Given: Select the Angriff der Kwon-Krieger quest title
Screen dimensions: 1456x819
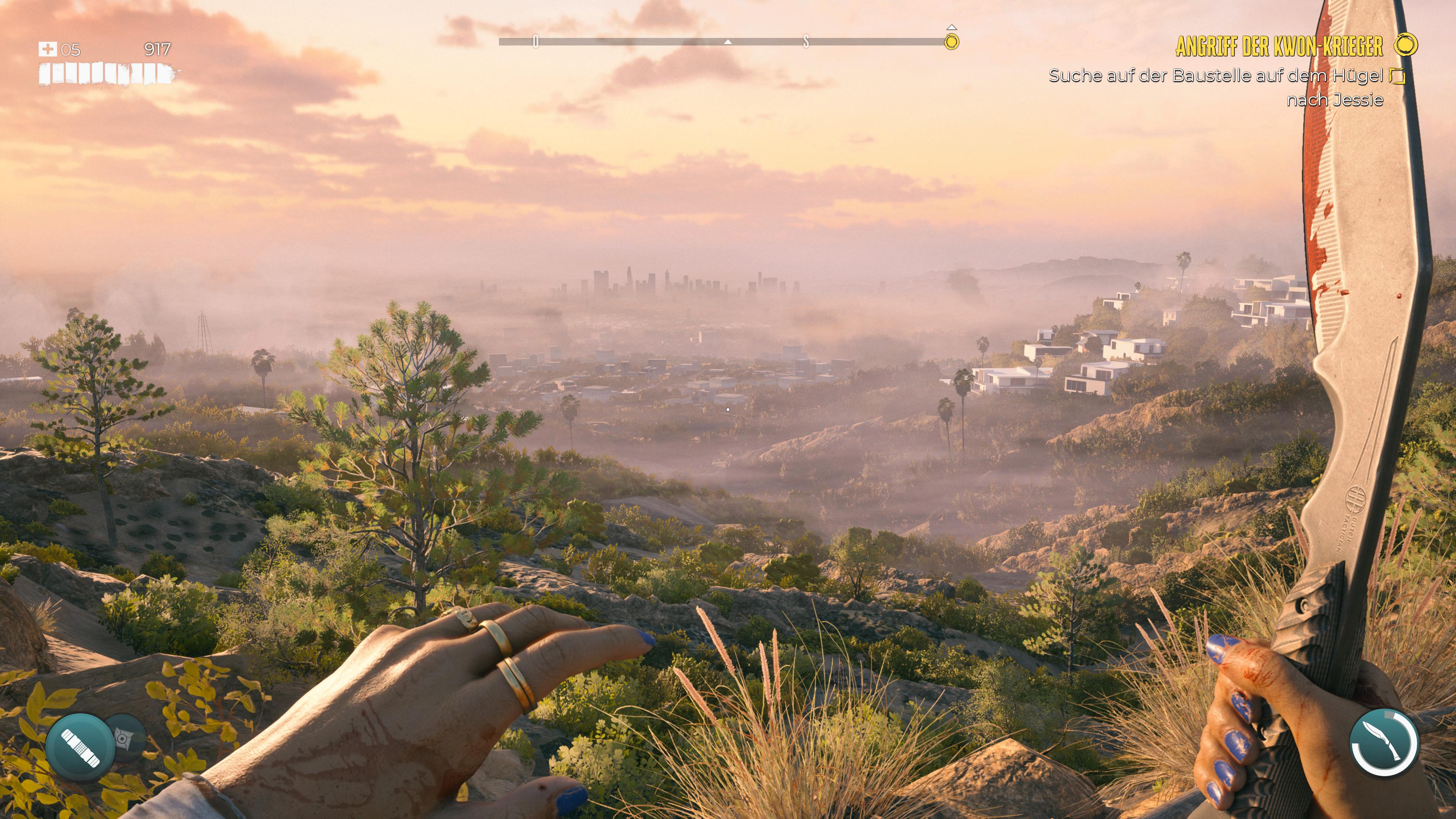Looking at the screenshot, I should 1279,46.
